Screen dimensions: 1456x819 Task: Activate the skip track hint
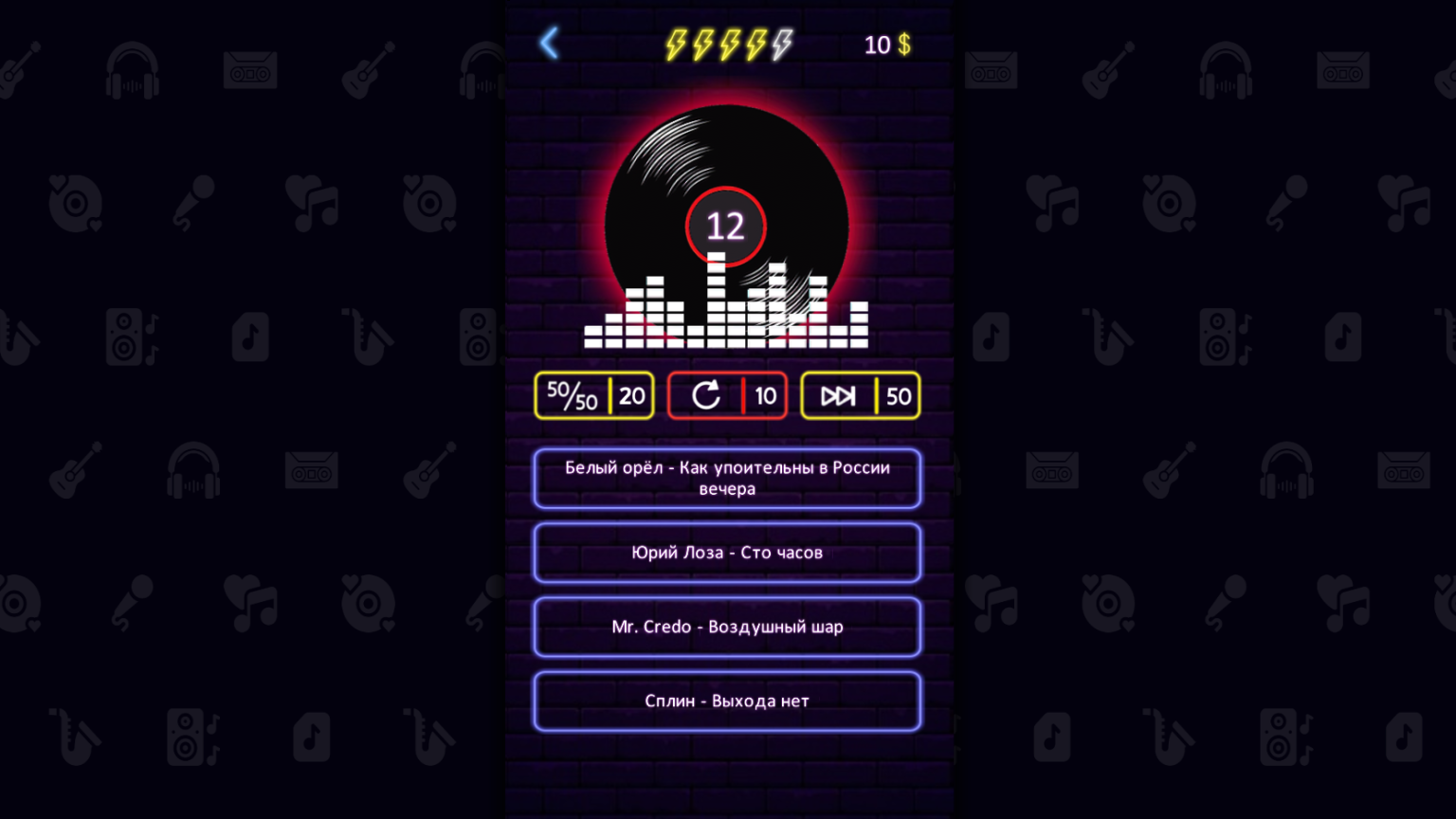point(837,395)
